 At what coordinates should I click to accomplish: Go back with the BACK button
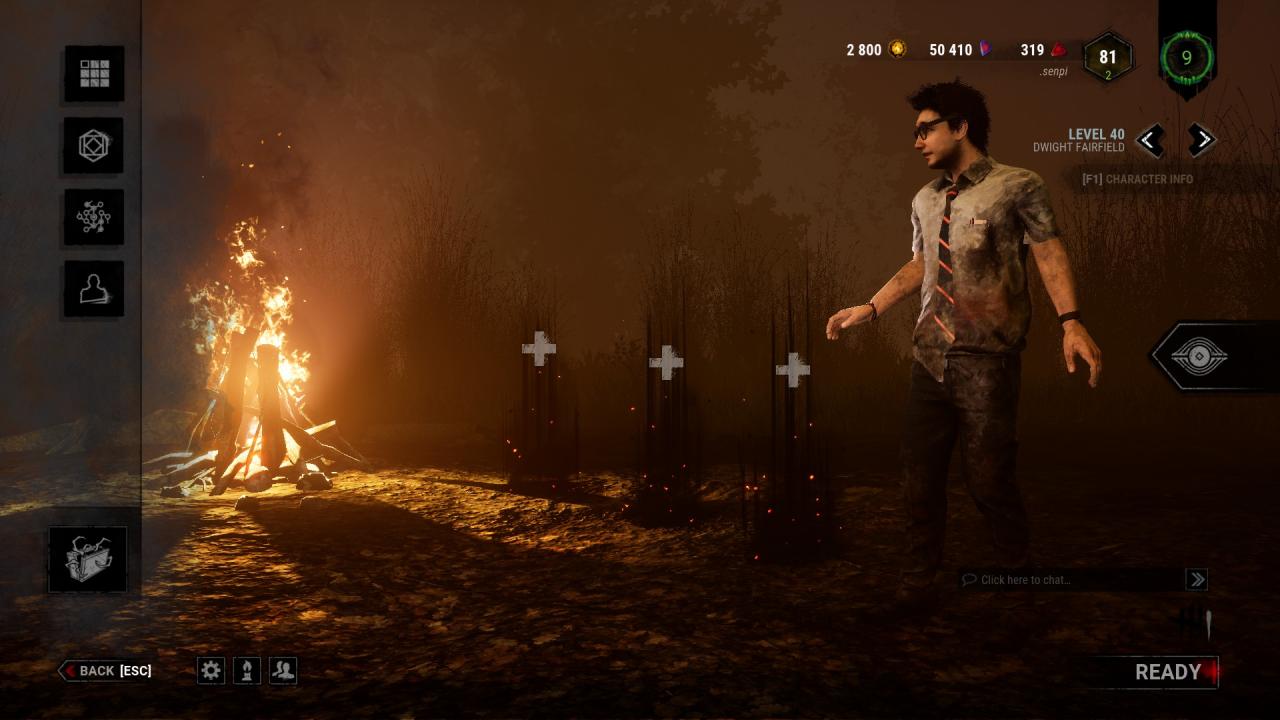(106, 671)
